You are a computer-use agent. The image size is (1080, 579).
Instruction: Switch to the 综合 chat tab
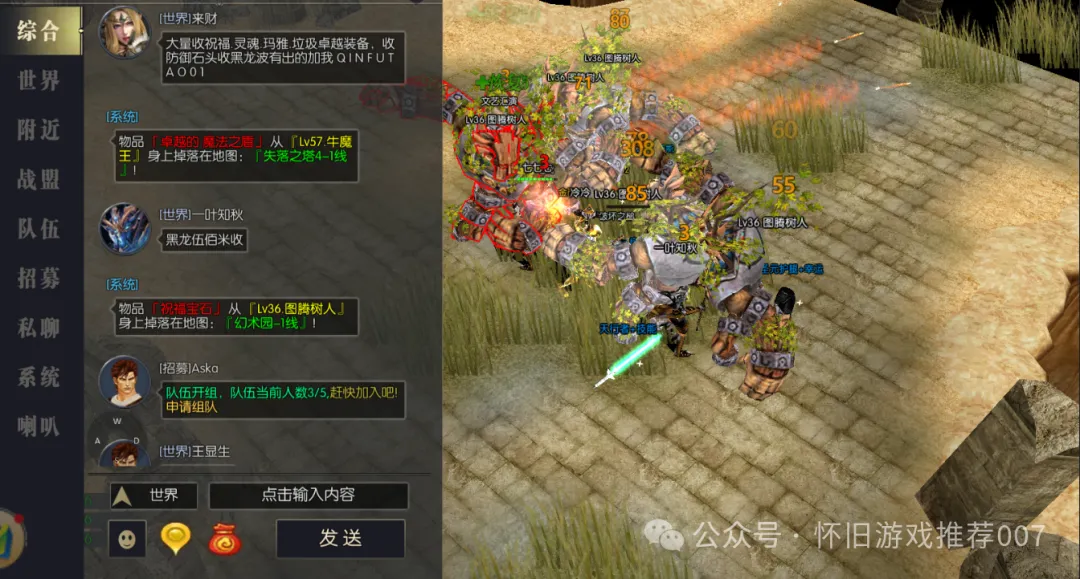pos(40,31)
